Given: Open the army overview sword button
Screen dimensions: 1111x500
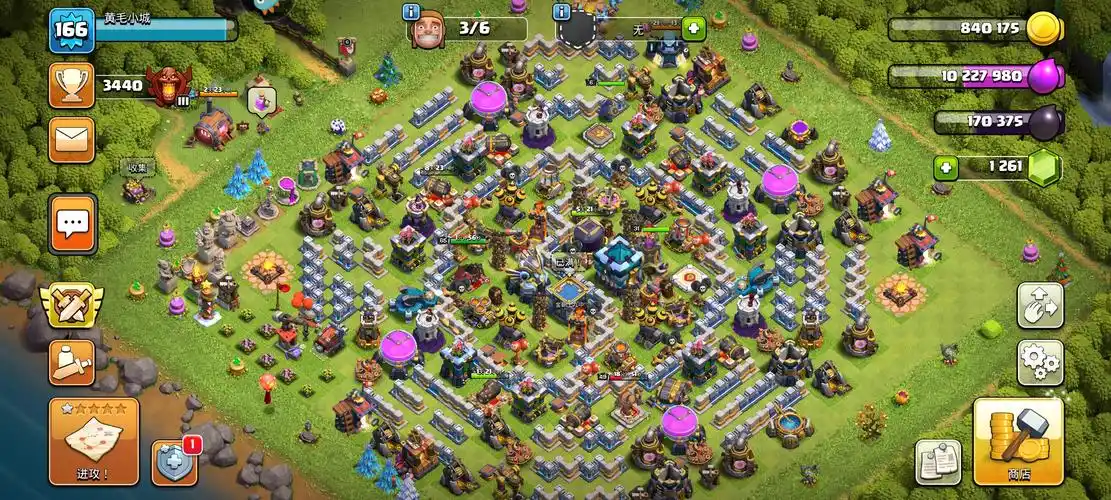Looking at the screenshot, I should [72, 362].
